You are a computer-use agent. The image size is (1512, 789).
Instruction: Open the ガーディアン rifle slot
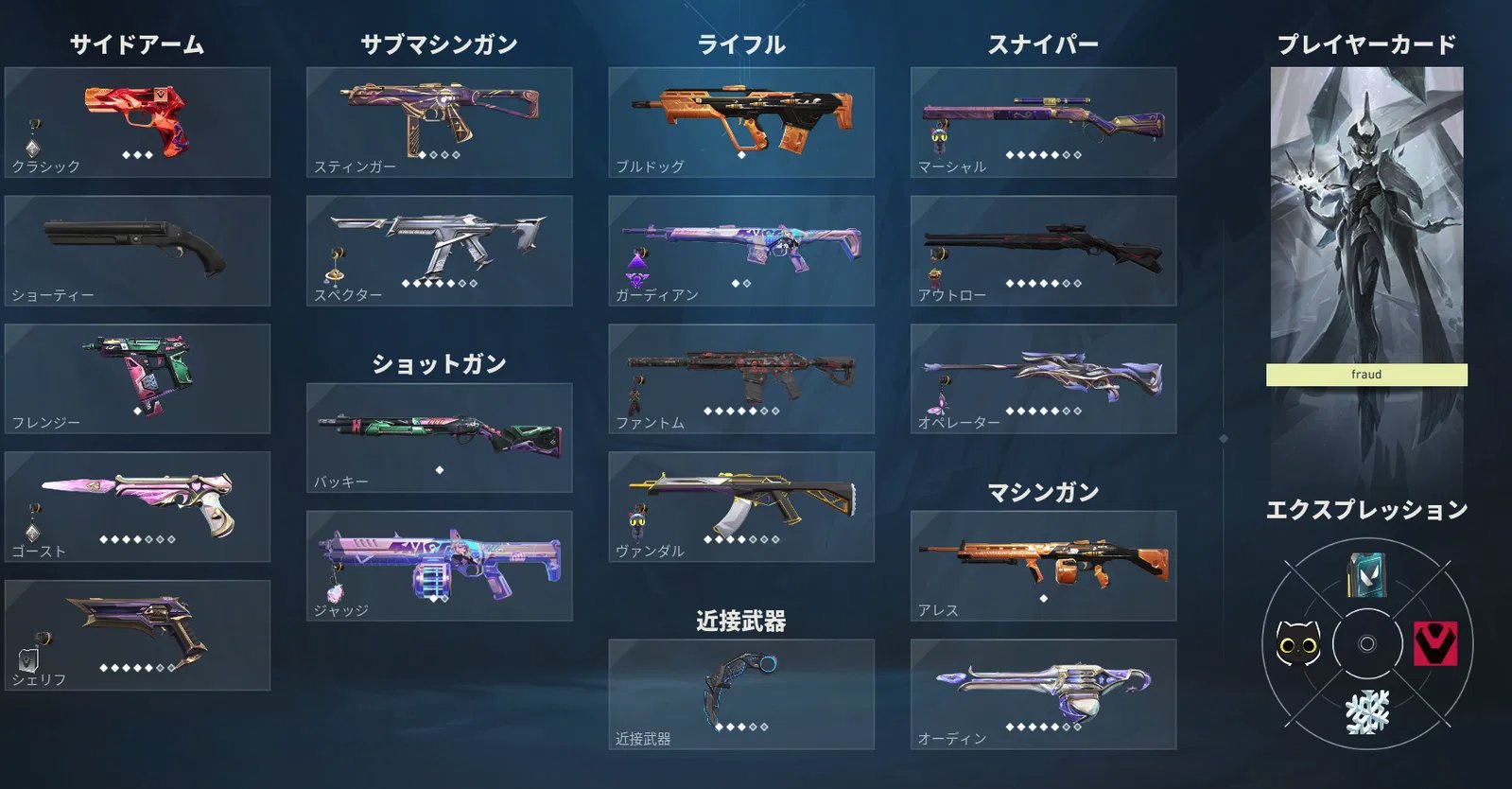(741, 251)
